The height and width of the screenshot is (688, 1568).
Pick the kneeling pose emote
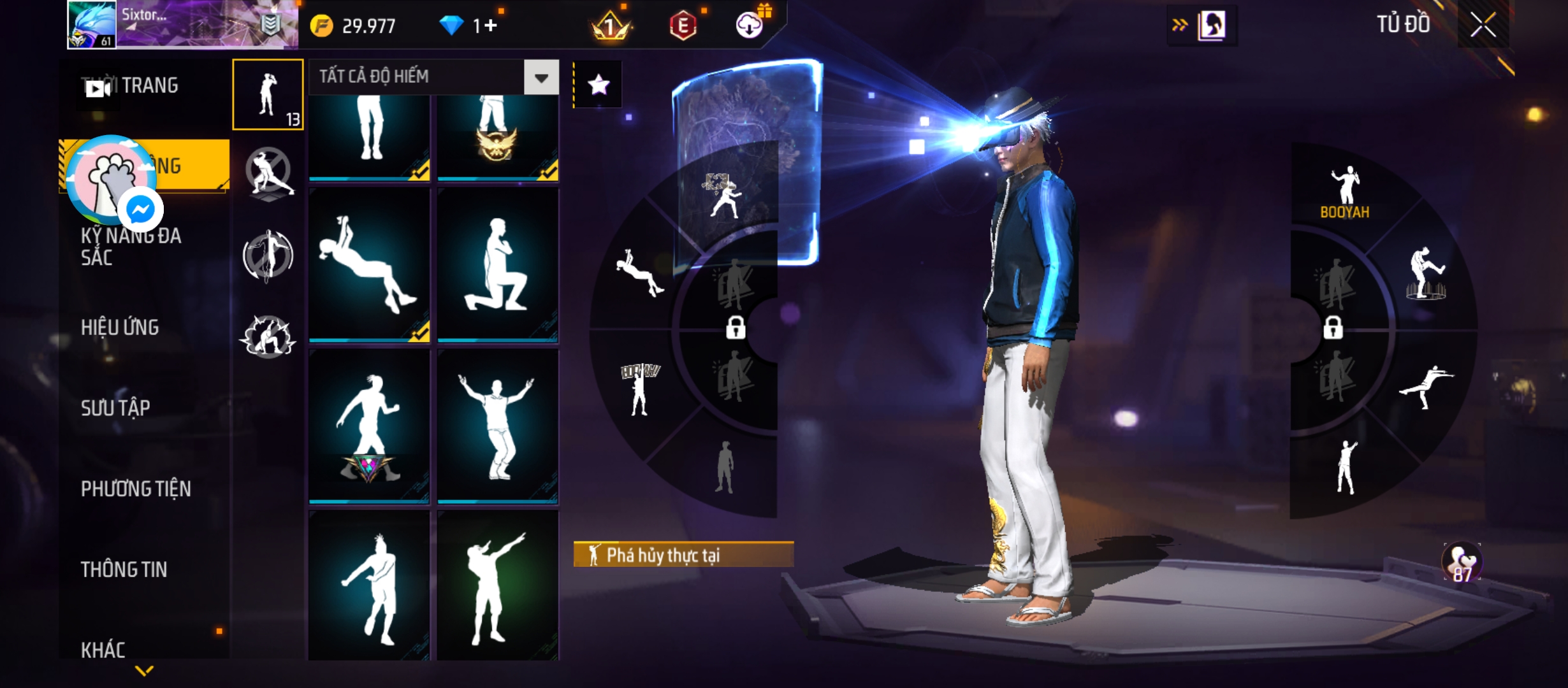497,265
